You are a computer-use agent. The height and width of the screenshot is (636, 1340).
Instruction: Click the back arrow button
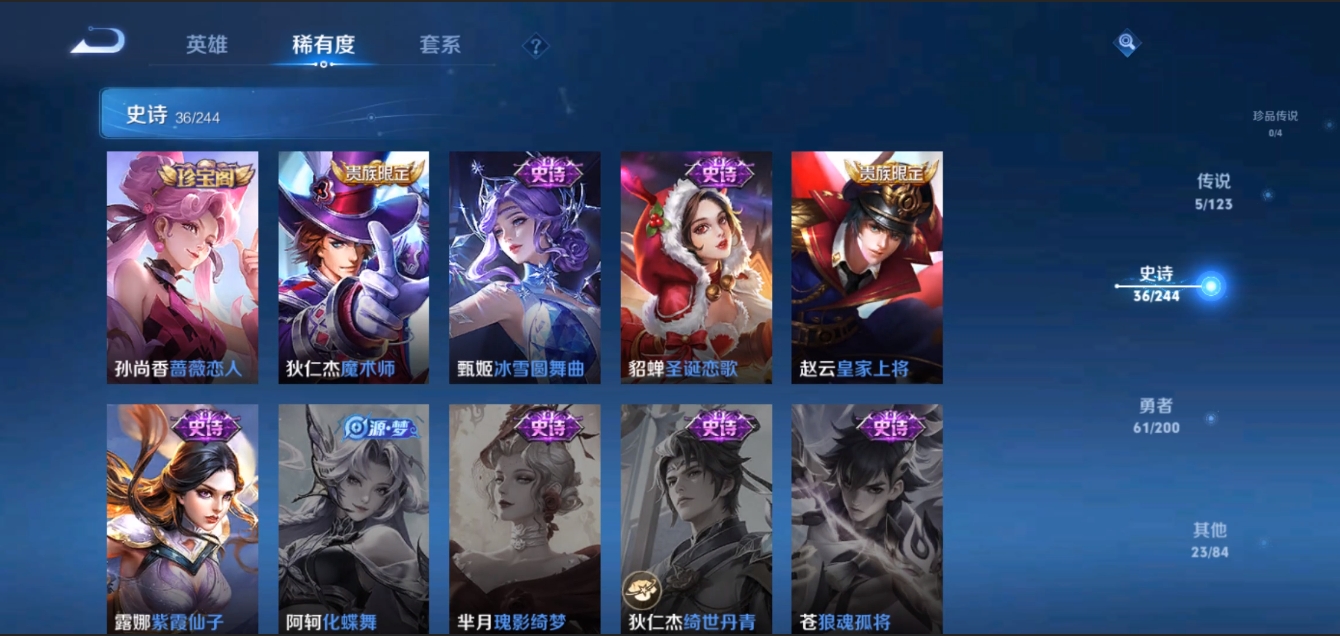[x=98, y=42]
